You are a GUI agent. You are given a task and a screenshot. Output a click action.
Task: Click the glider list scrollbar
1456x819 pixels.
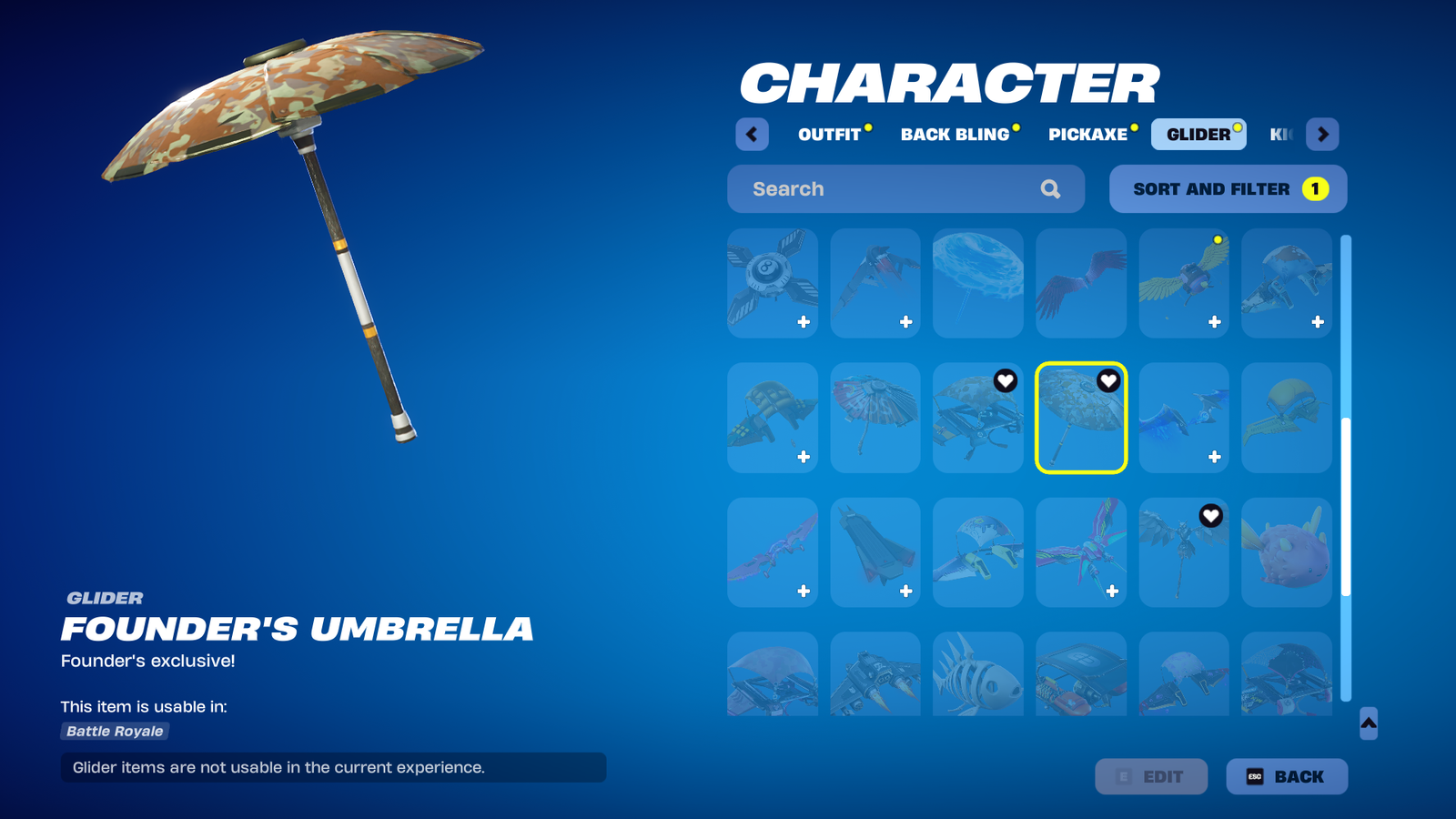tap(1346, 506)
